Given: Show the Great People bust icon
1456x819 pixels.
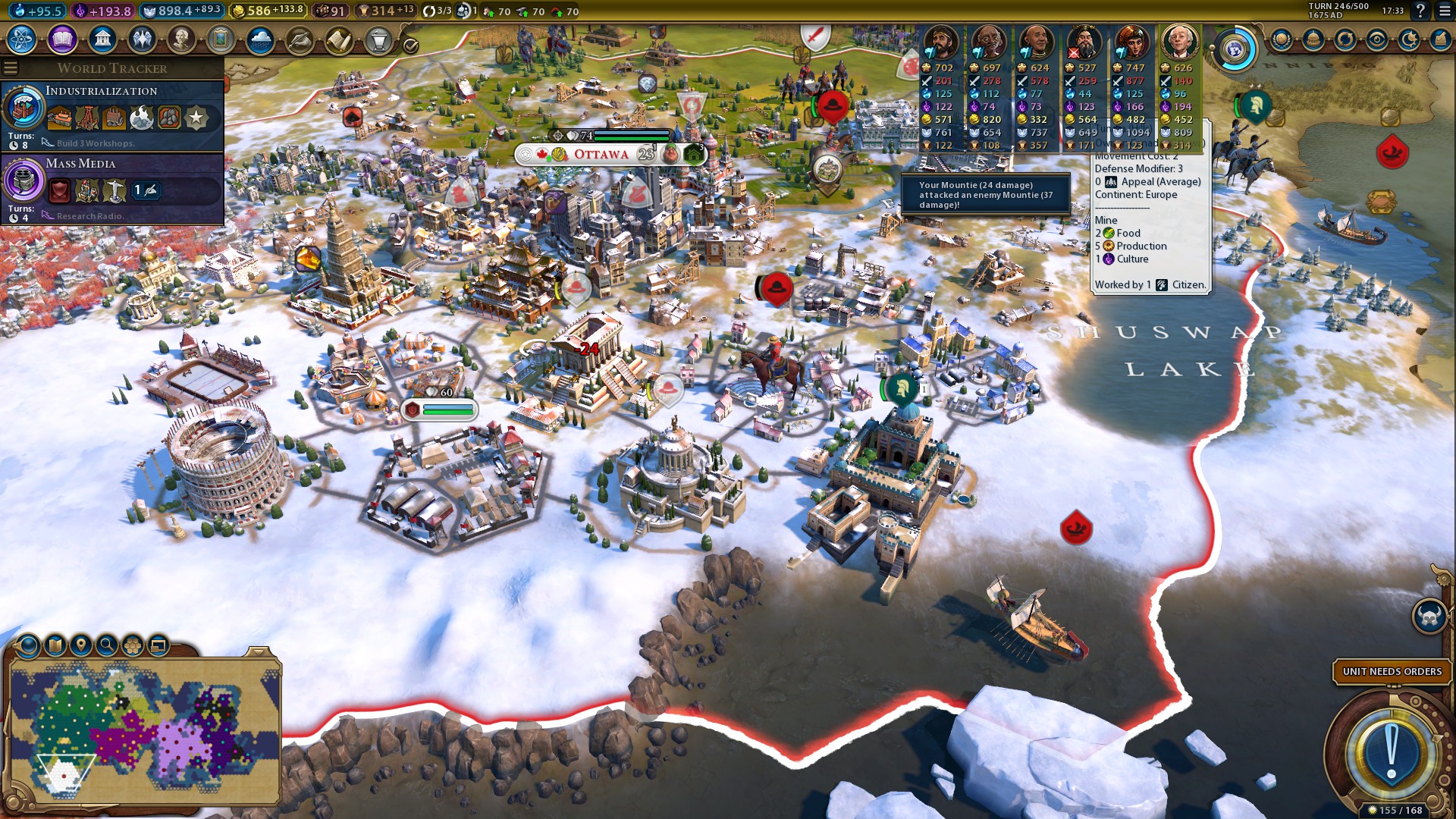Looking at the screenshot, I should tap(181, 39).
